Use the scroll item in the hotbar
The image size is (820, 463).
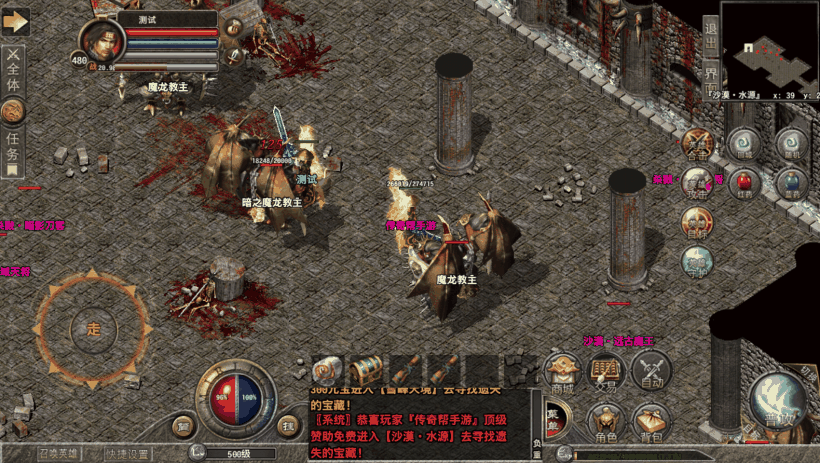point(328,370)
